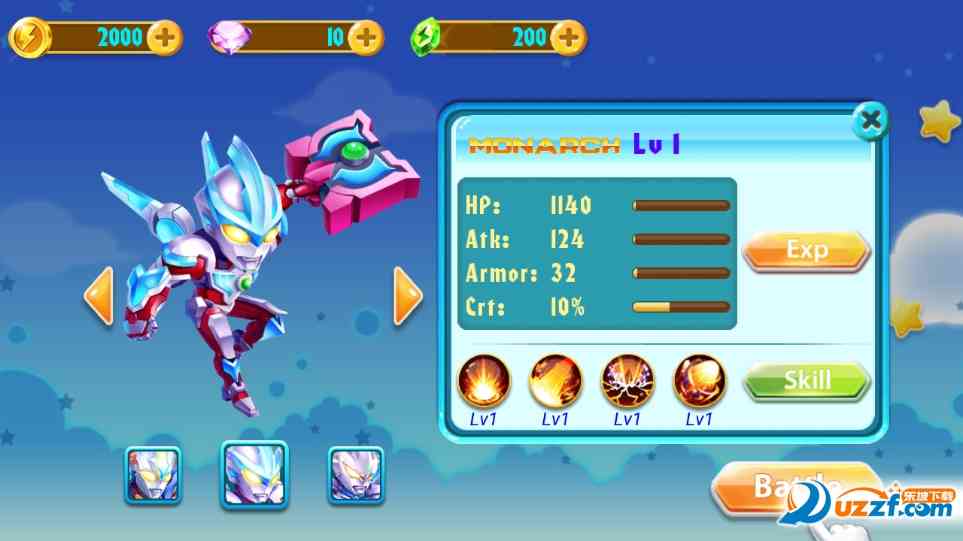This screenshot has height=541, width=963.
Task: Close the Monarch stats panel
Action: pos(871,121)
